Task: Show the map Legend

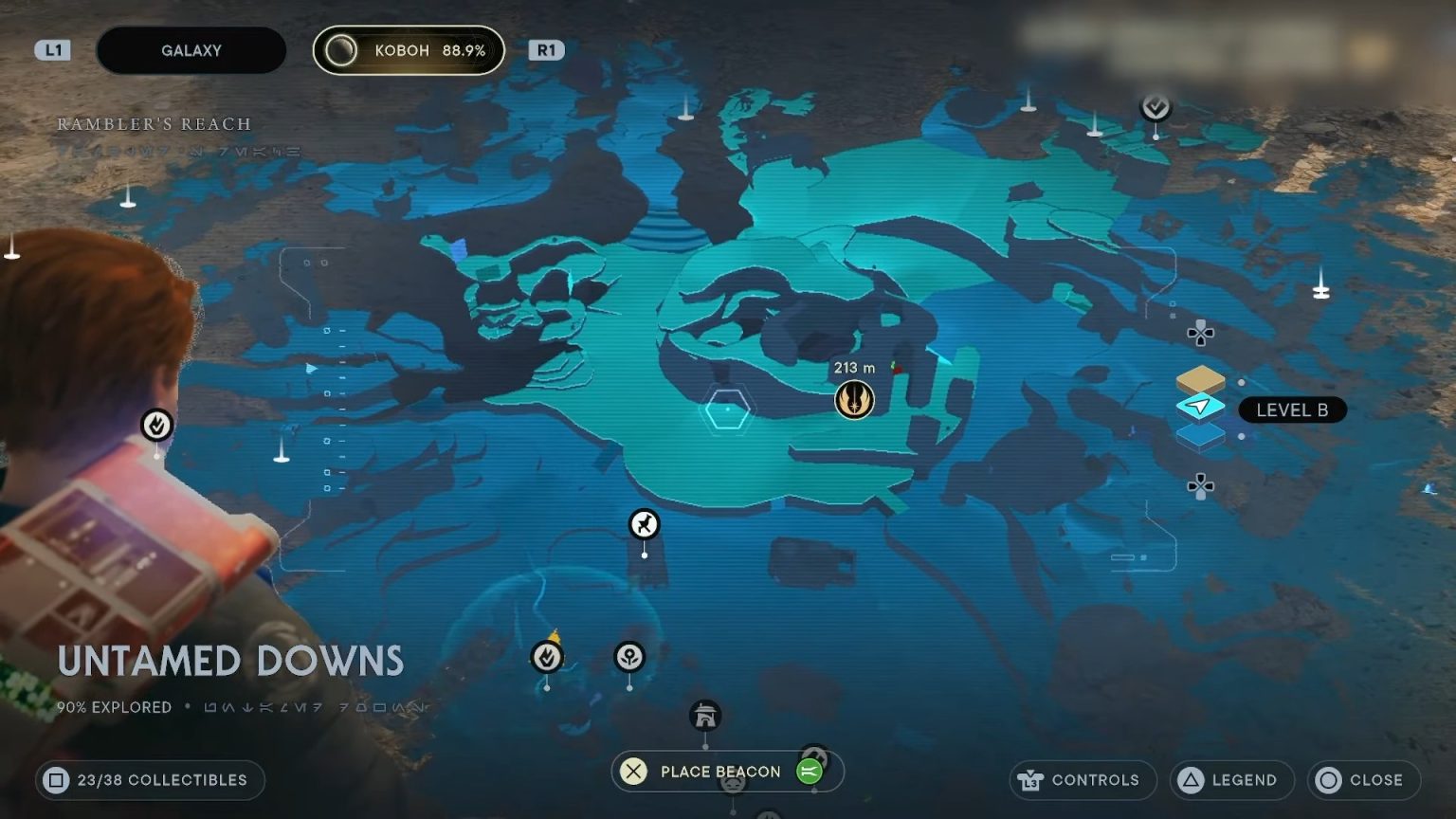Action: point(1231,780)
